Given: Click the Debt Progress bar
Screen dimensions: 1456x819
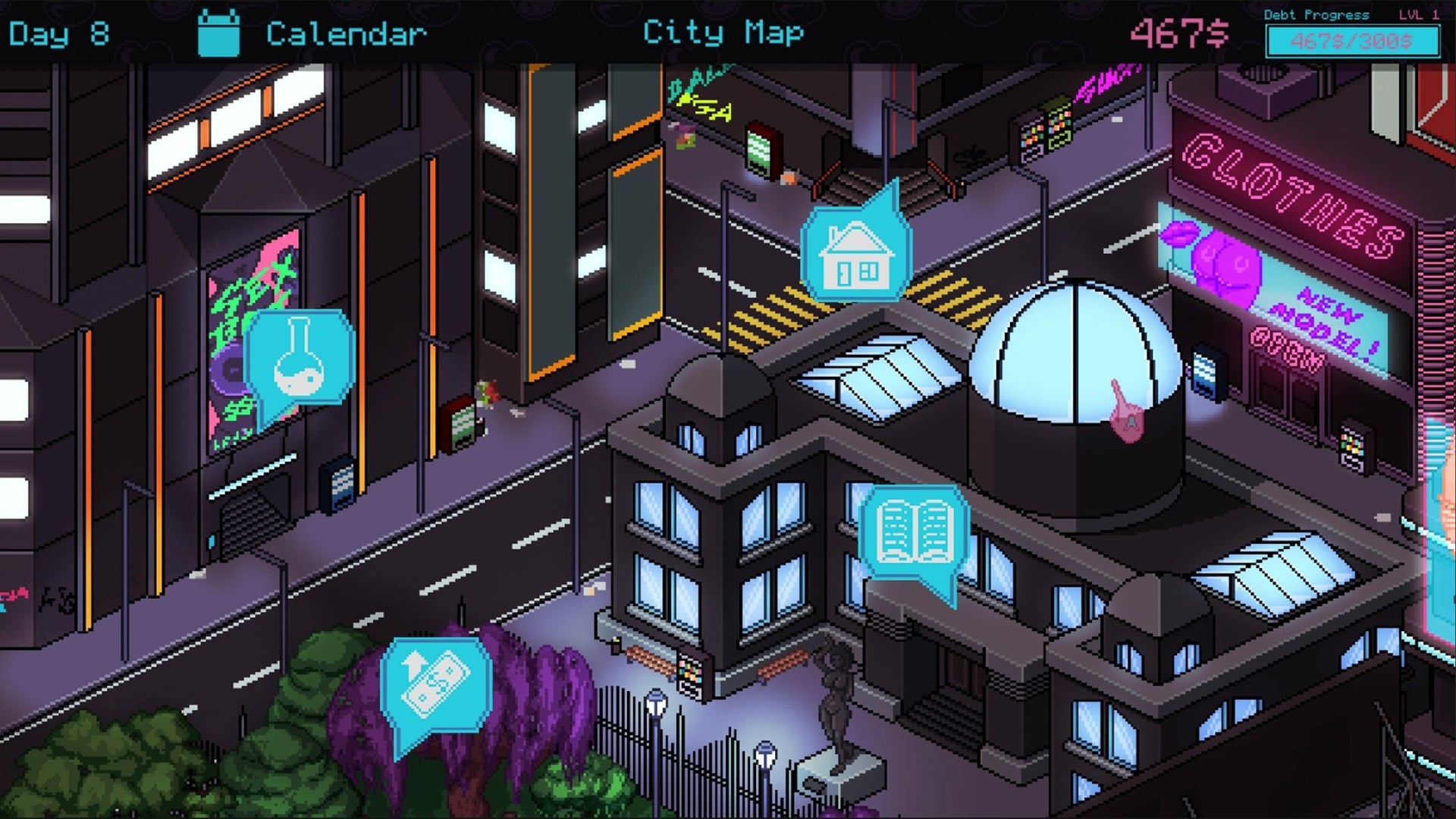Looking at the screenshot, I should [x=1352, y=41].
